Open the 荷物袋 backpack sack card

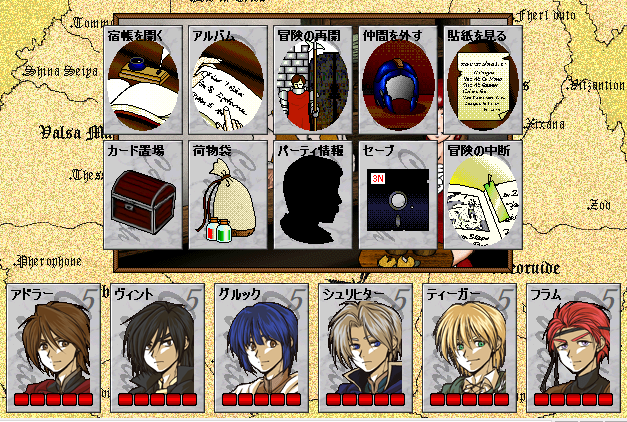pos(226,194)
